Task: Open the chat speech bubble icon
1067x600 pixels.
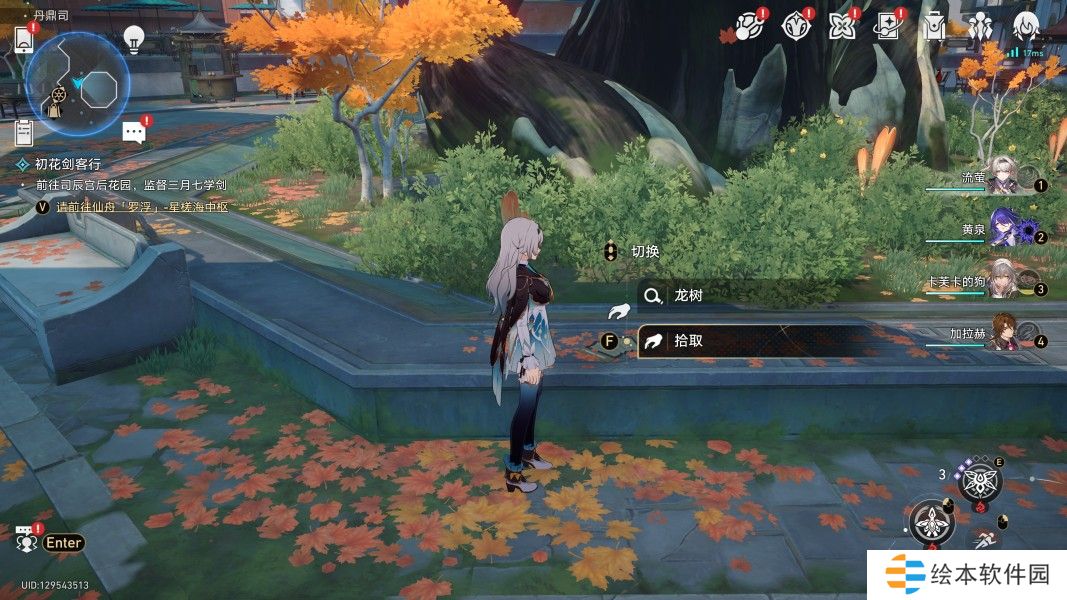Action: coord(134,131)
